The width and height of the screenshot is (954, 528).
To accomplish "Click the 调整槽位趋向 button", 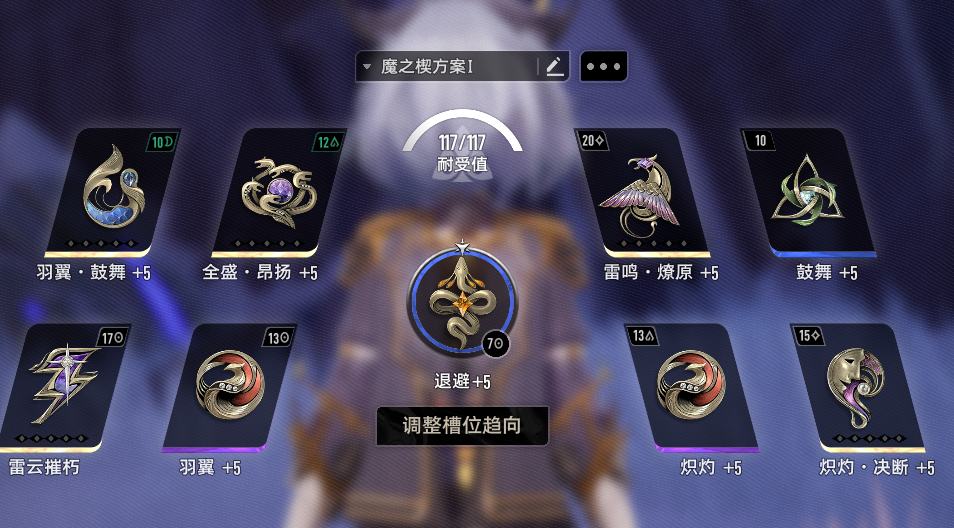I will click(462, 426).
